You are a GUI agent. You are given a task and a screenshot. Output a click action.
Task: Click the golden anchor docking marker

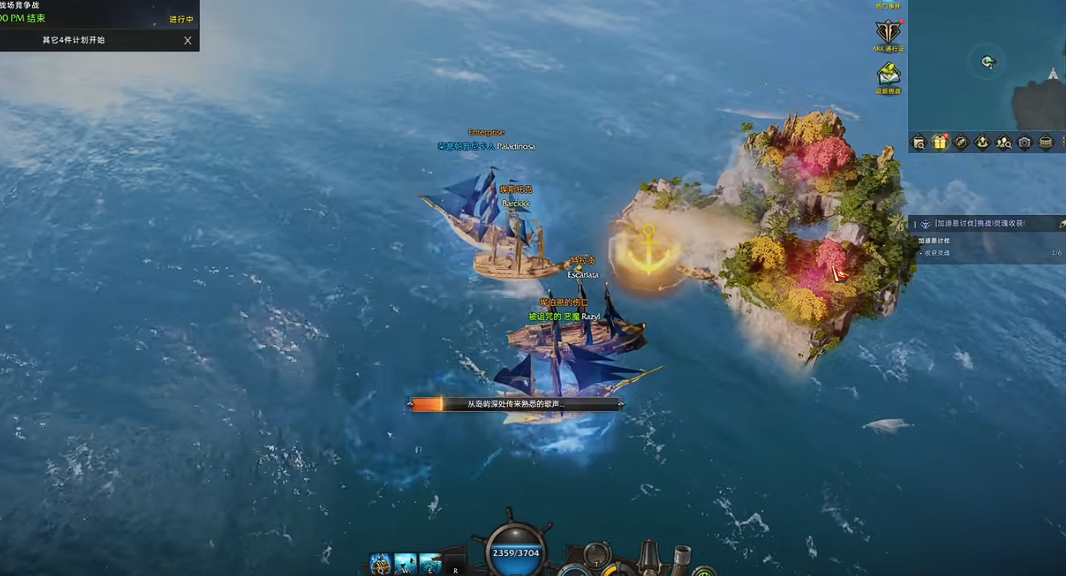pos(645,255)
